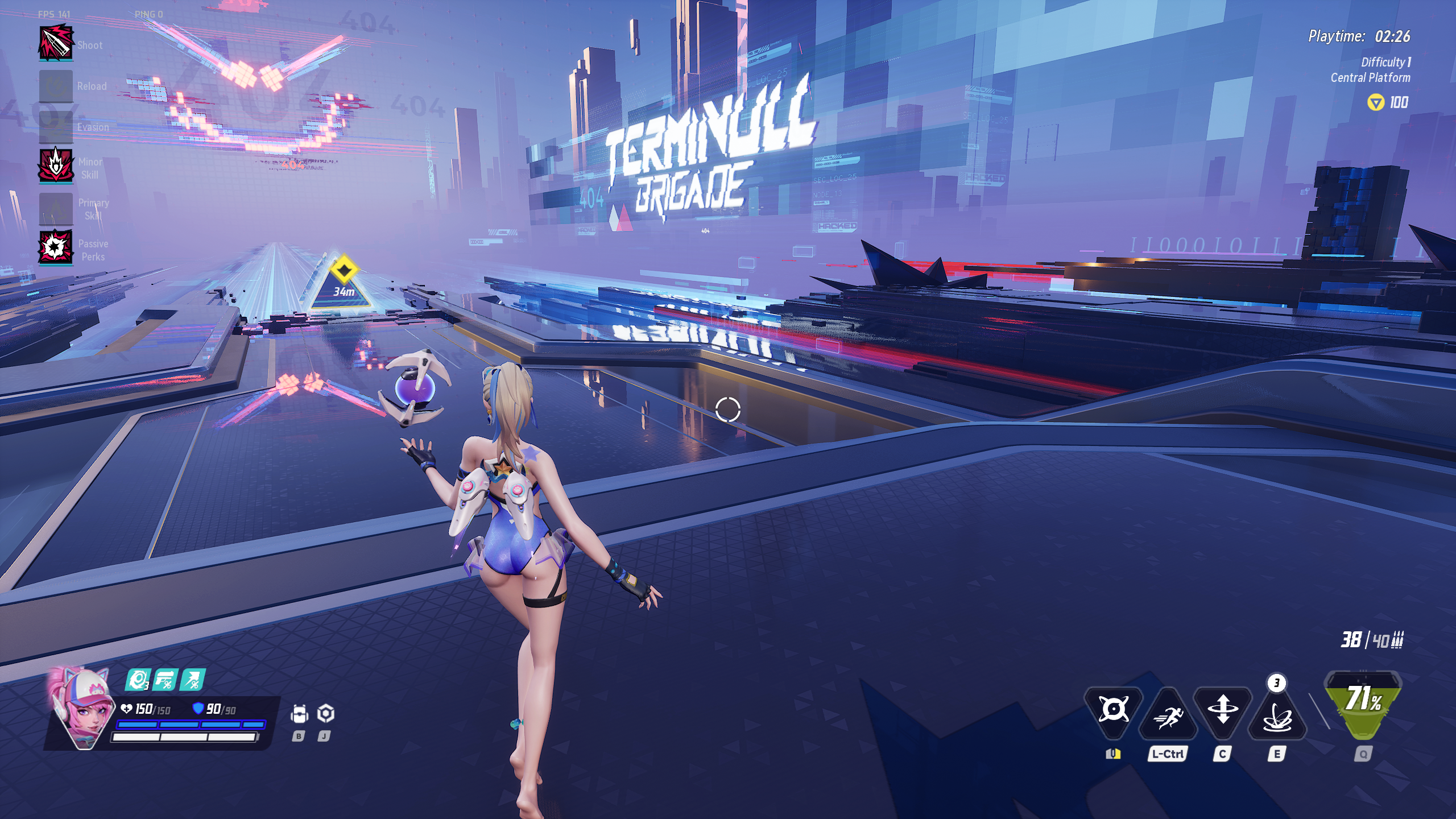Open the hexagon cube menu icon
1456x819 pixels.
click(x=325, y=713)
